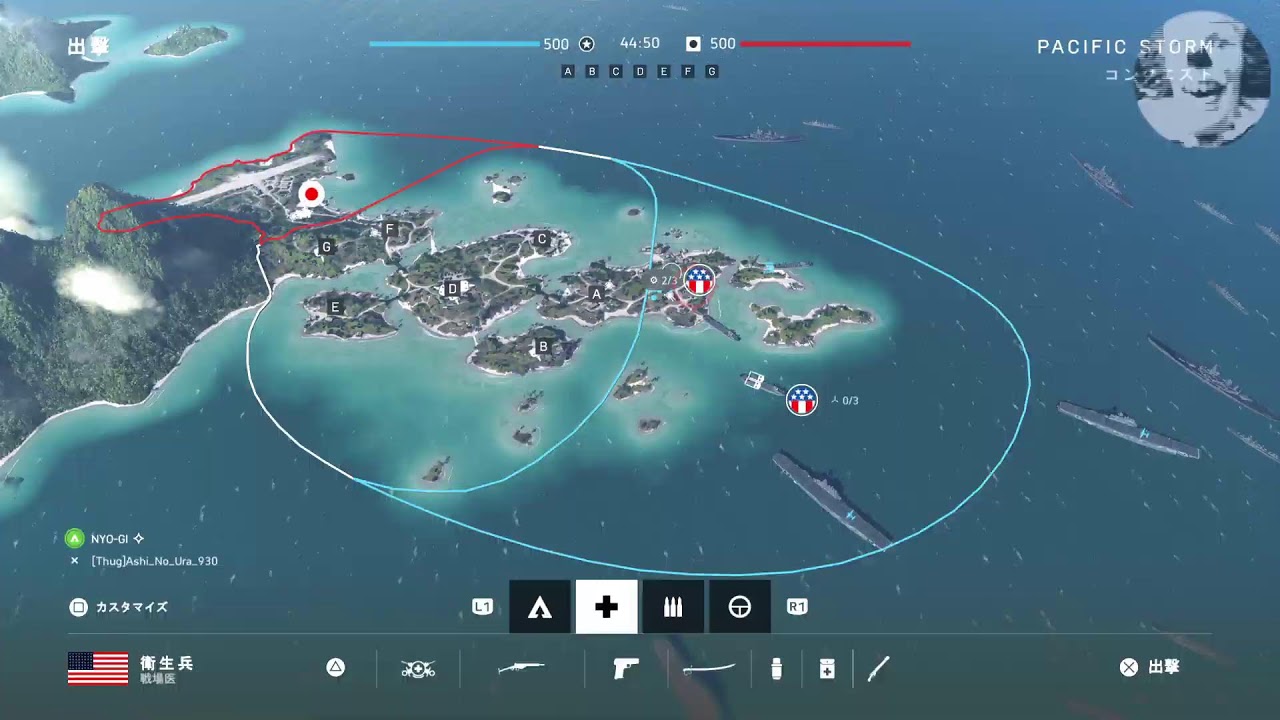Select the US landing boat spawn marker 0/3
Screen dimensions: 1280x720
801,400
